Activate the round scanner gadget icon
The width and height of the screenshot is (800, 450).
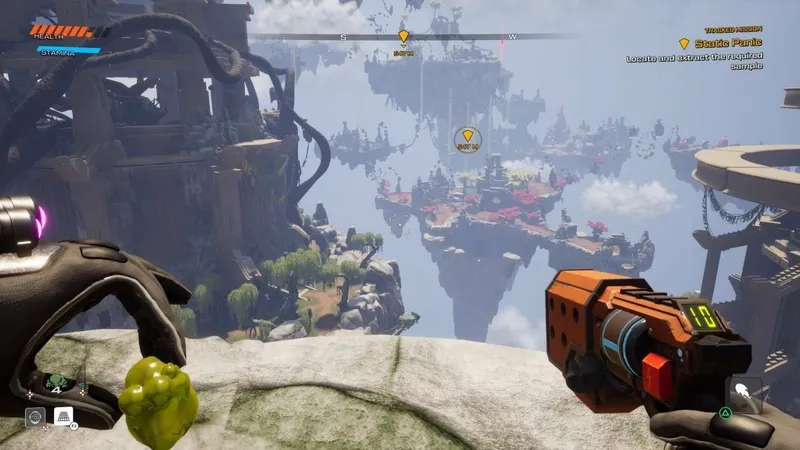tap(35, 417)
